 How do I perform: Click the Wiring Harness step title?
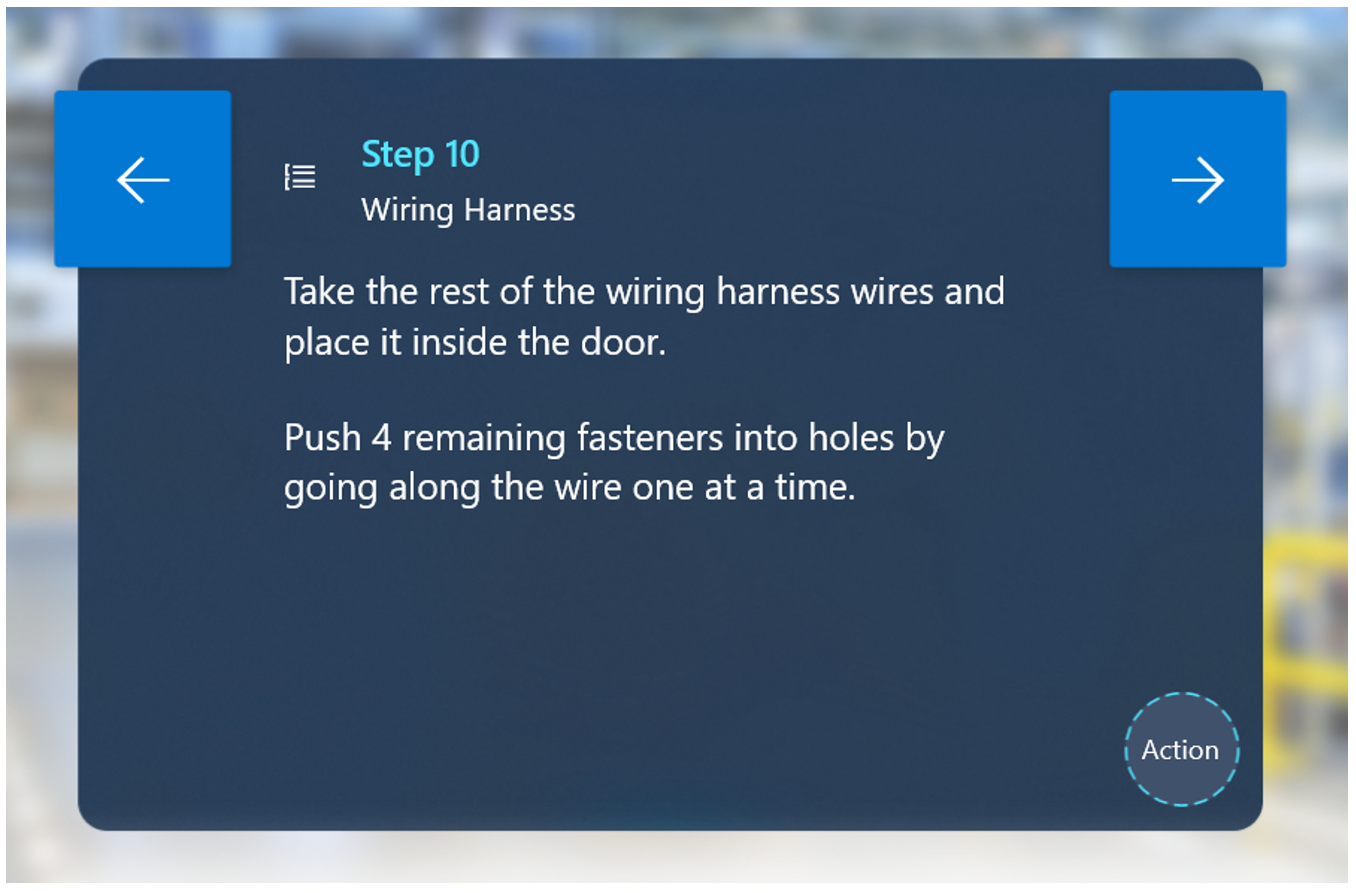468,210
